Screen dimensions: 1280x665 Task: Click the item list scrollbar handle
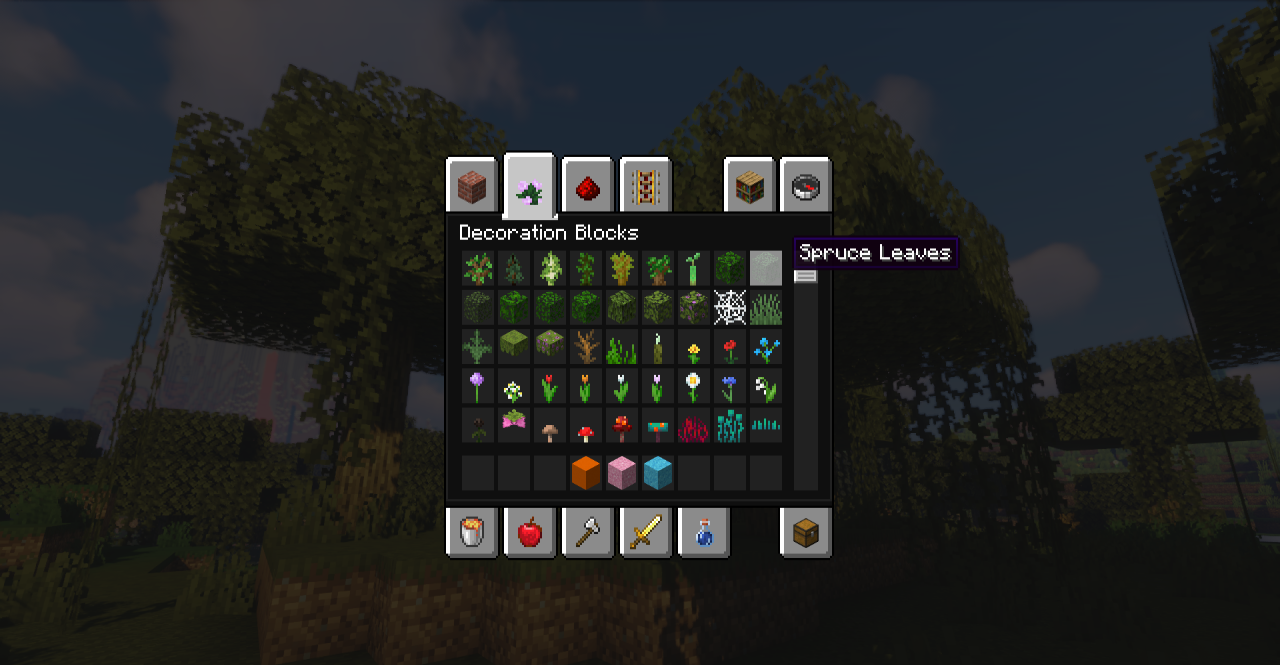[x=806, y=276]
